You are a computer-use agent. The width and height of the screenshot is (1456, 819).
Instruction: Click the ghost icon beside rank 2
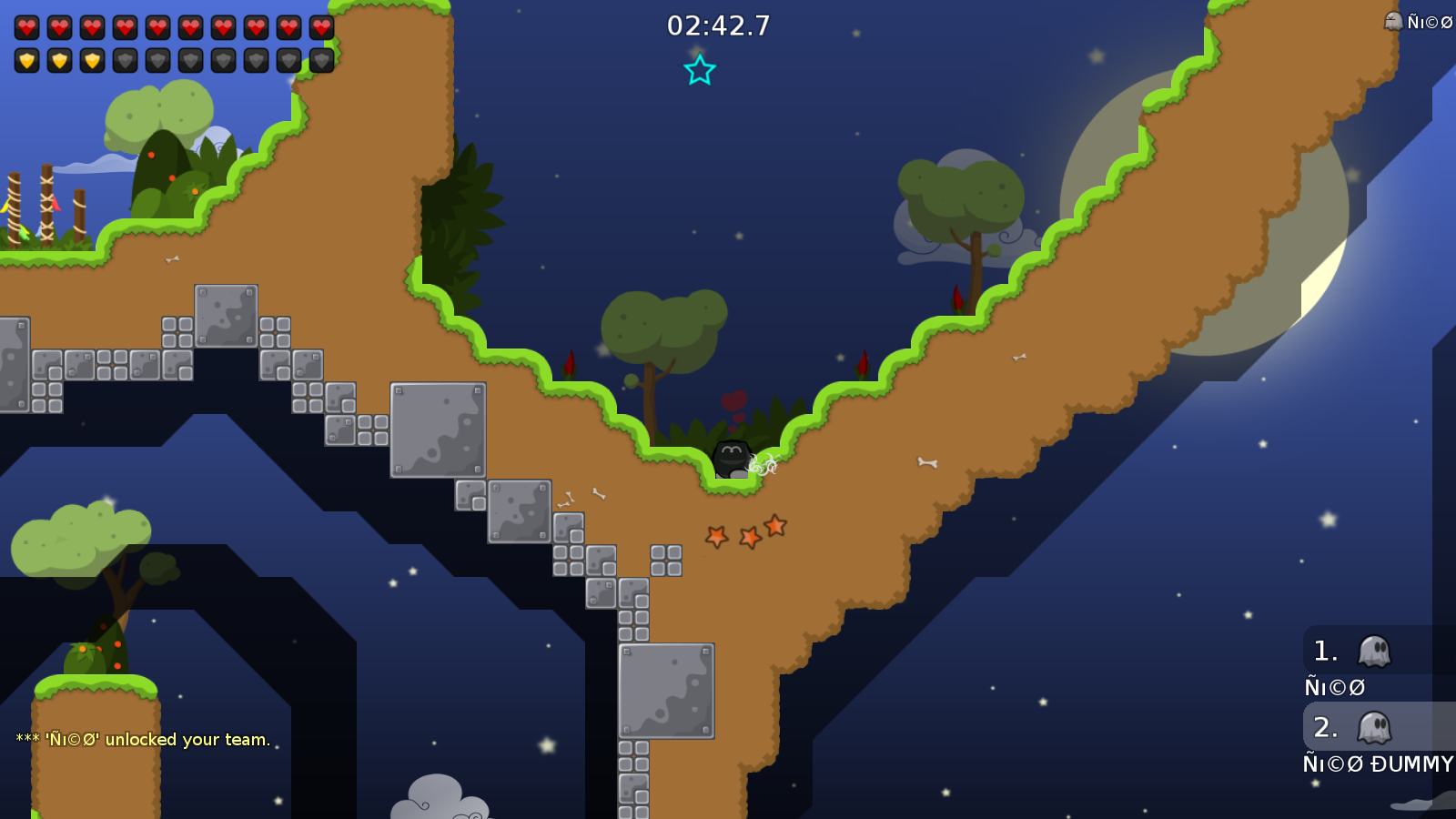click(1374, 728)
